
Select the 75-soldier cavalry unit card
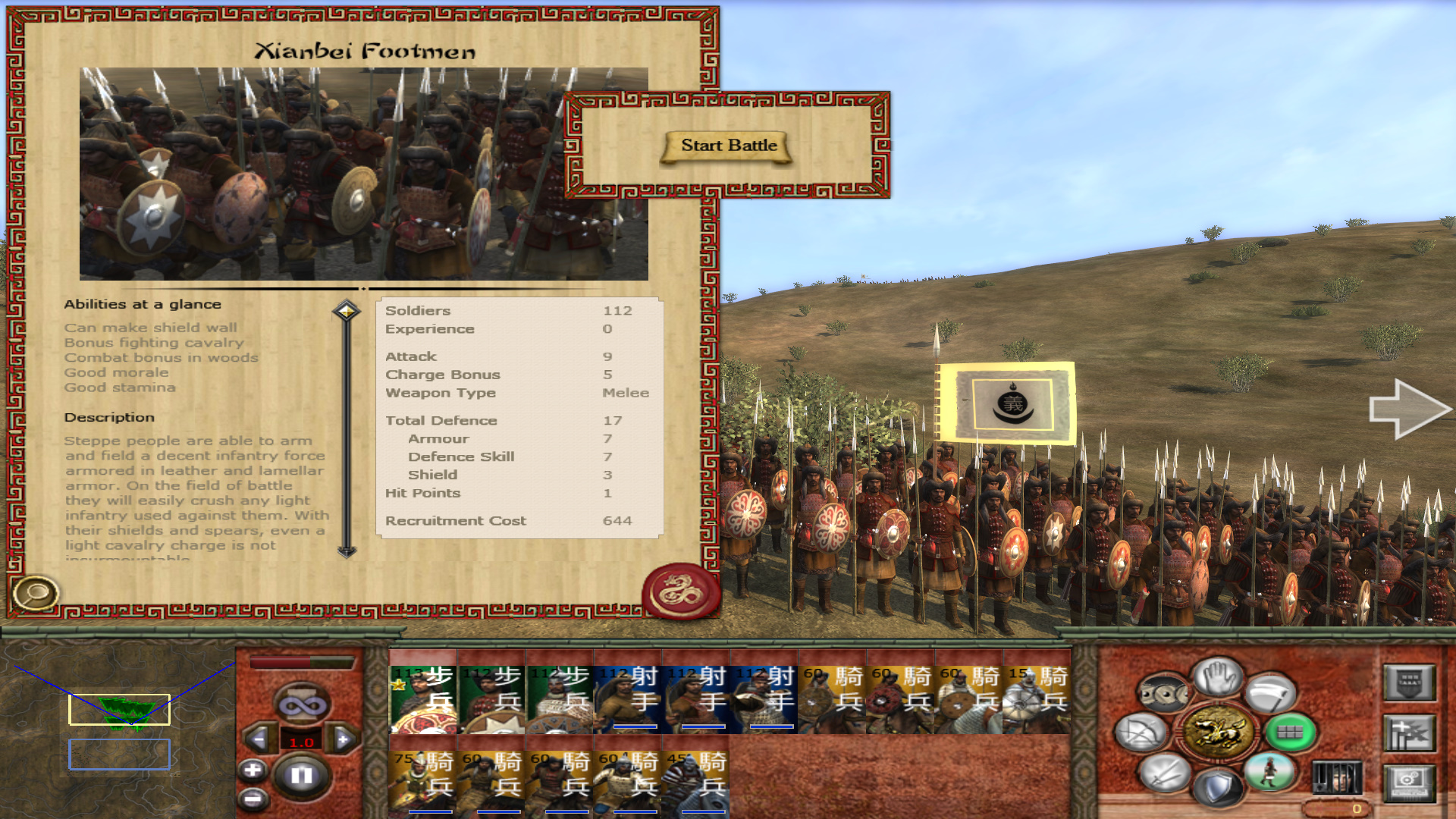point(422,783)
